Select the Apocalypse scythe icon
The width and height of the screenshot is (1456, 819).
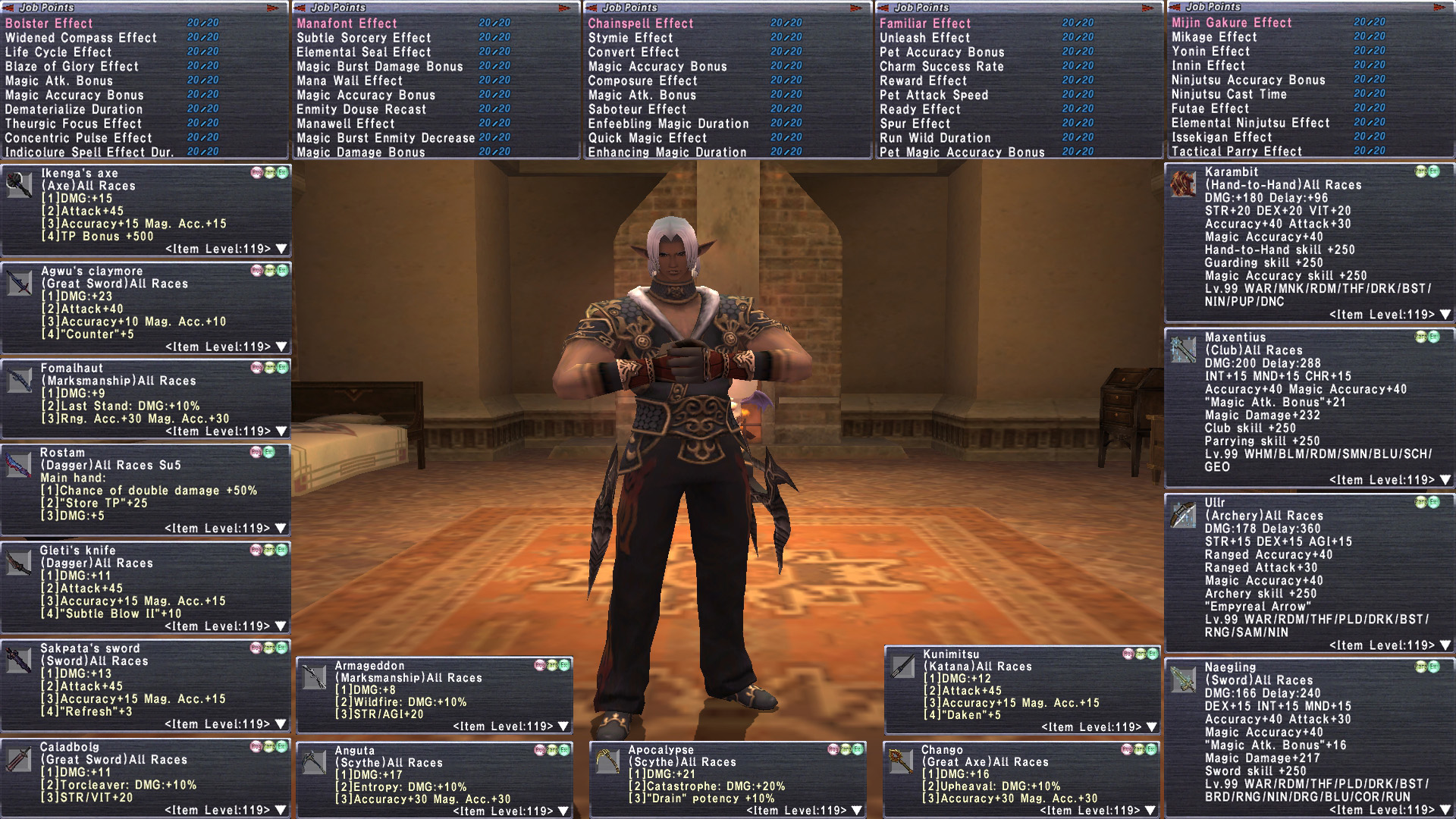[608, 761]
